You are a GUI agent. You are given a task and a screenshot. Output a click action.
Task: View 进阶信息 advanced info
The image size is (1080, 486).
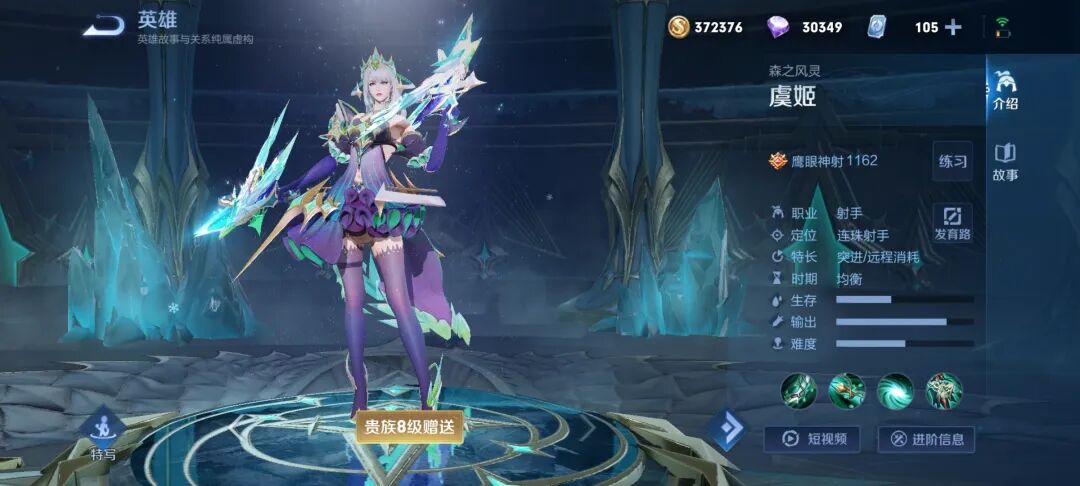[925, 438]
